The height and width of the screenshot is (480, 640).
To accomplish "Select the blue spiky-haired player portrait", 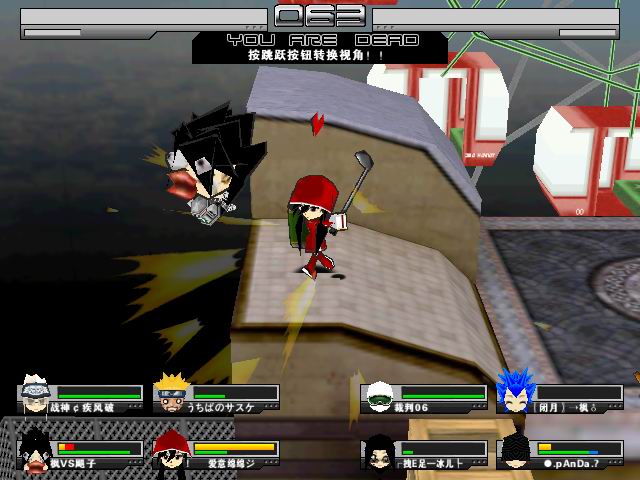I will [x=514, y=394].
